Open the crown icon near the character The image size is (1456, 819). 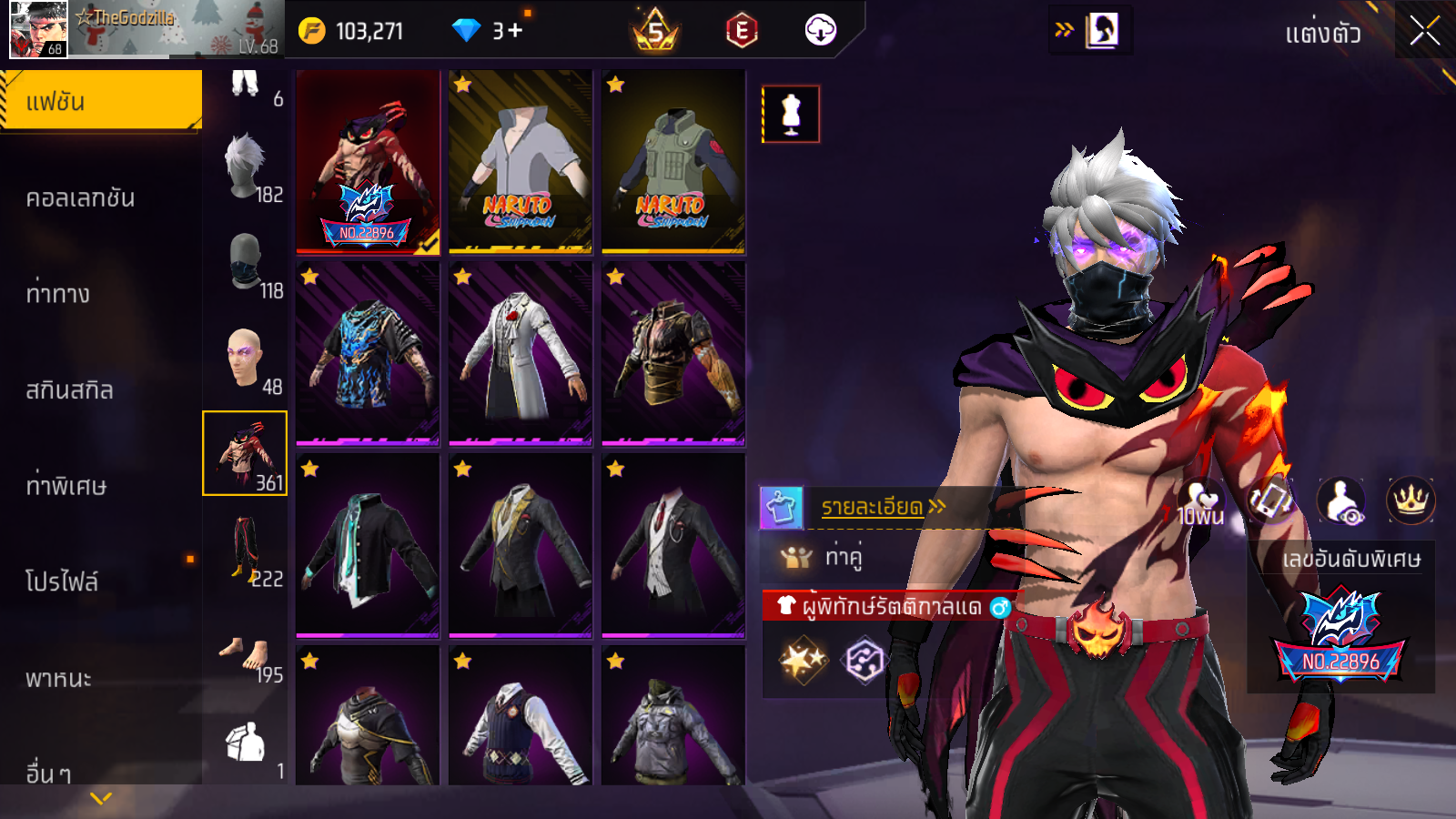(x=1410, y=500)
